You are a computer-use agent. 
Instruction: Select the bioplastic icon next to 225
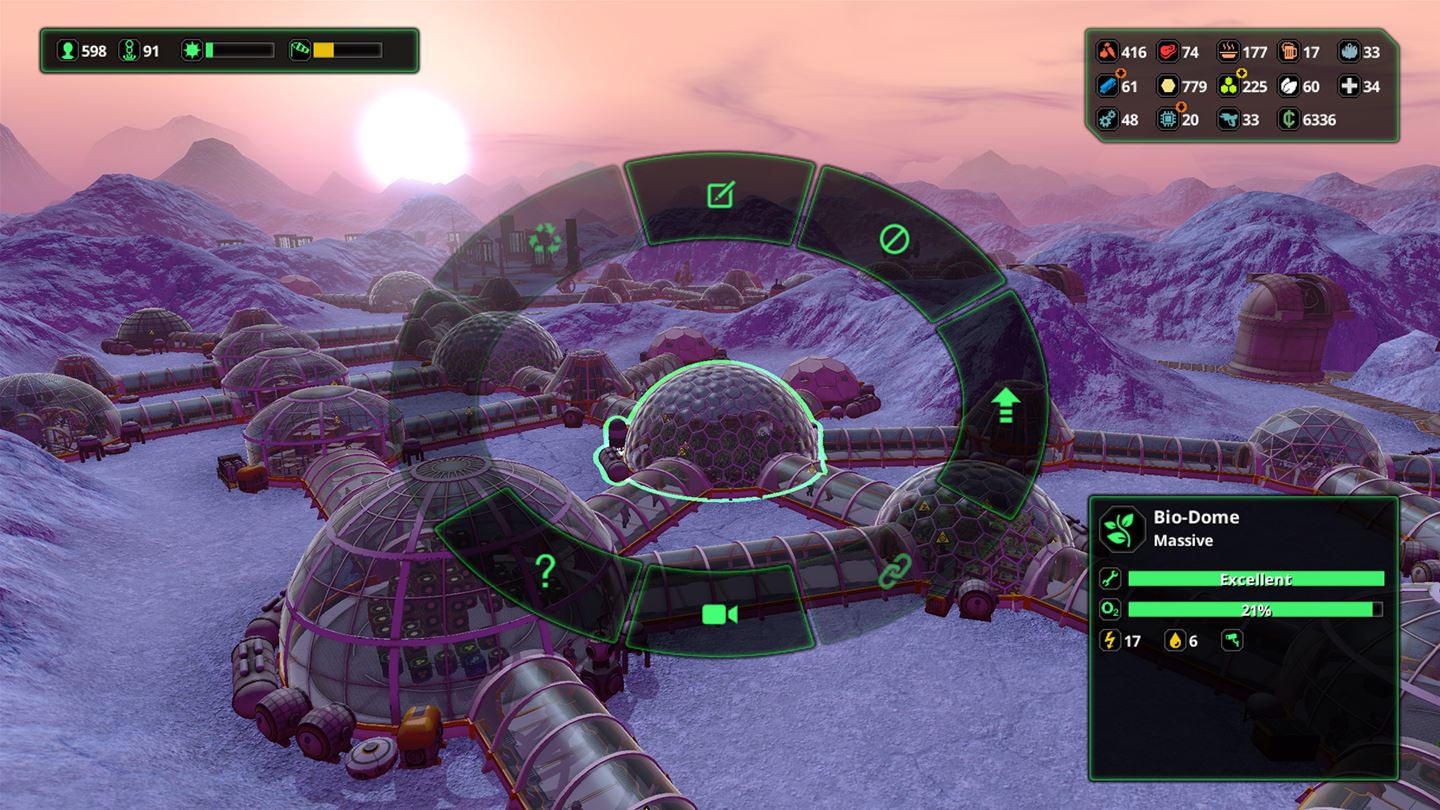click(x=1231, y=86)
